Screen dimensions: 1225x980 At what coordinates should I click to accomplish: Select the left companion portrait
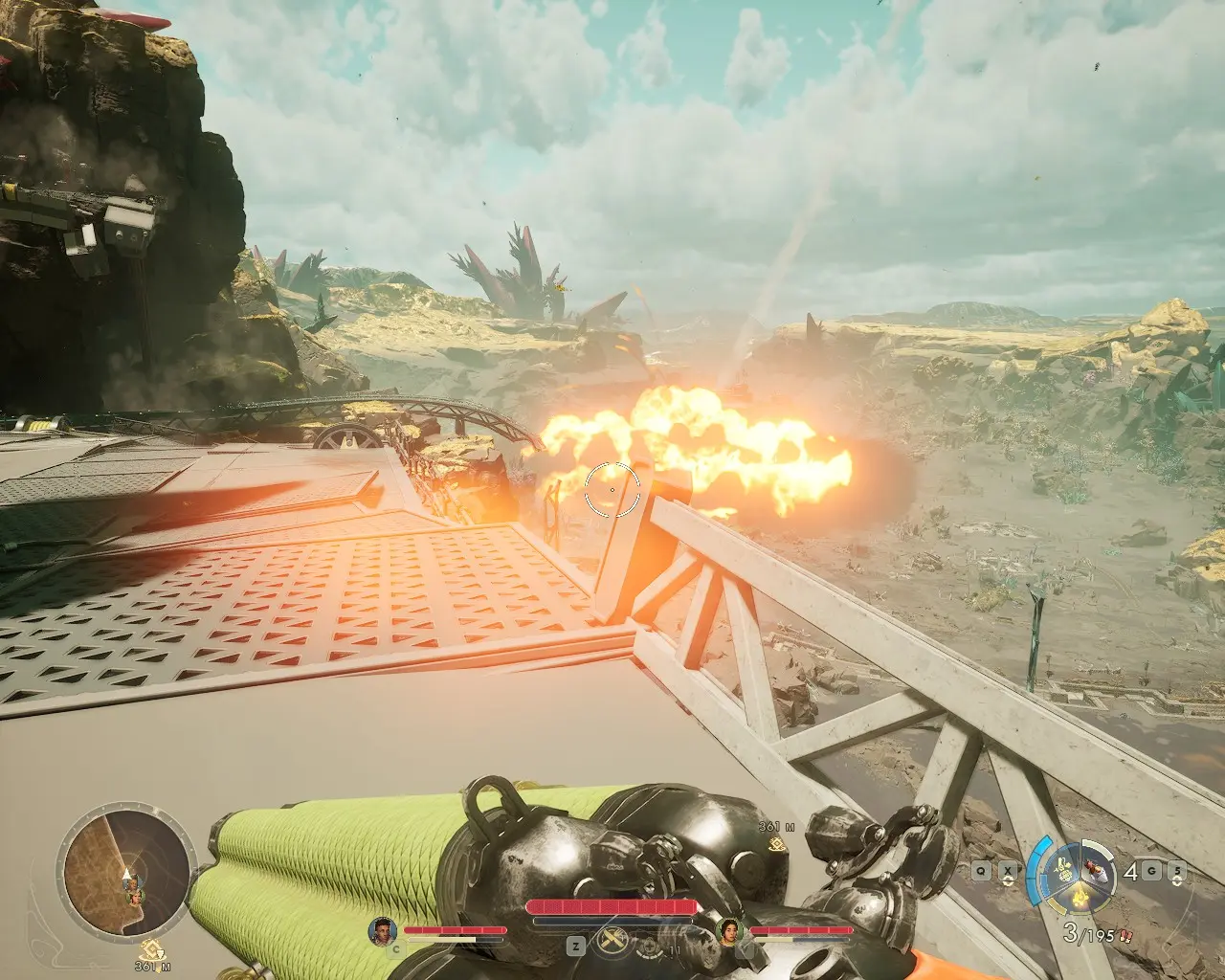383,931
